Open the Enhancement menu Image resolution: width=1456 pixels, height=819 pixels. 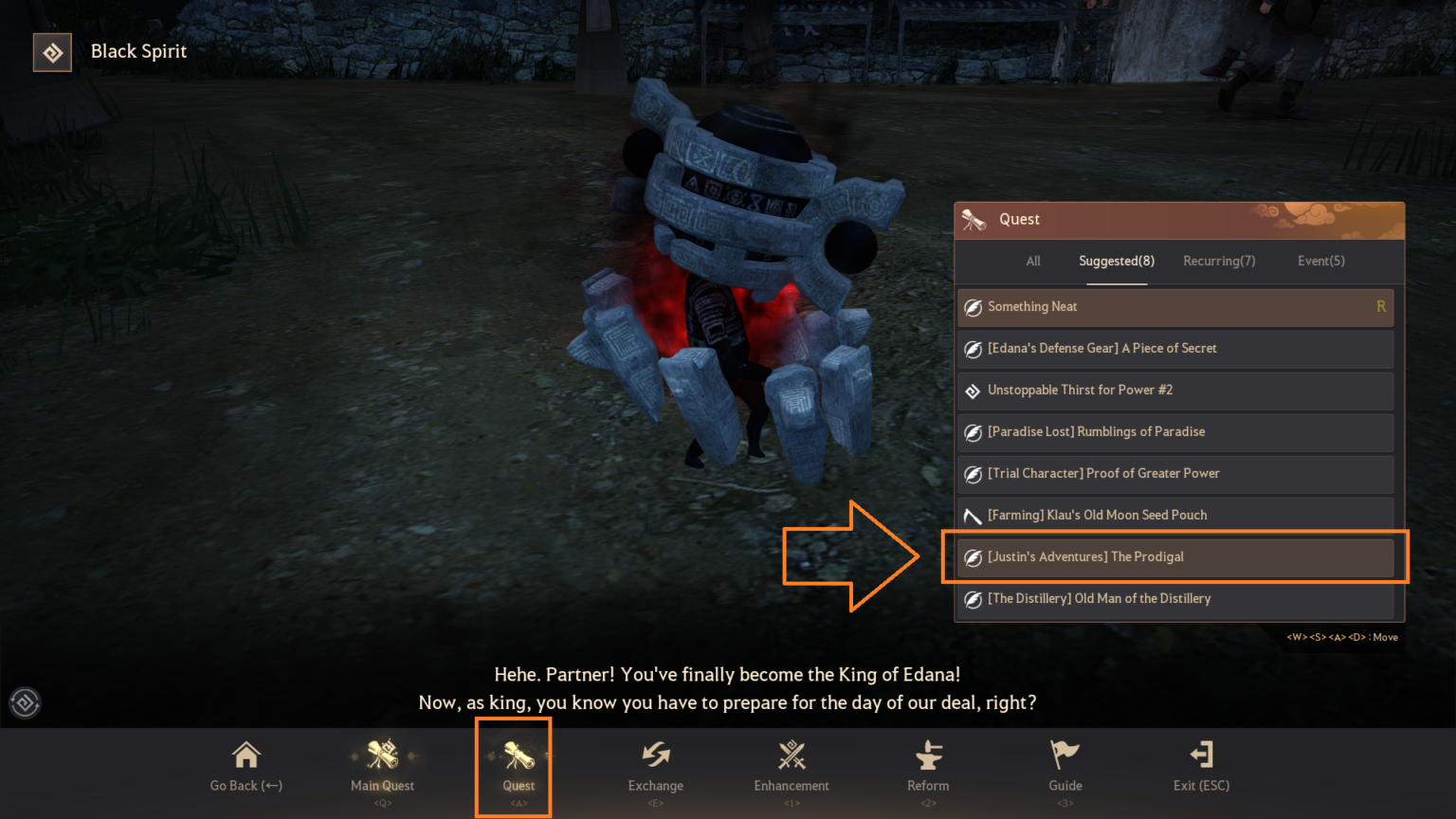click(791, 768)
